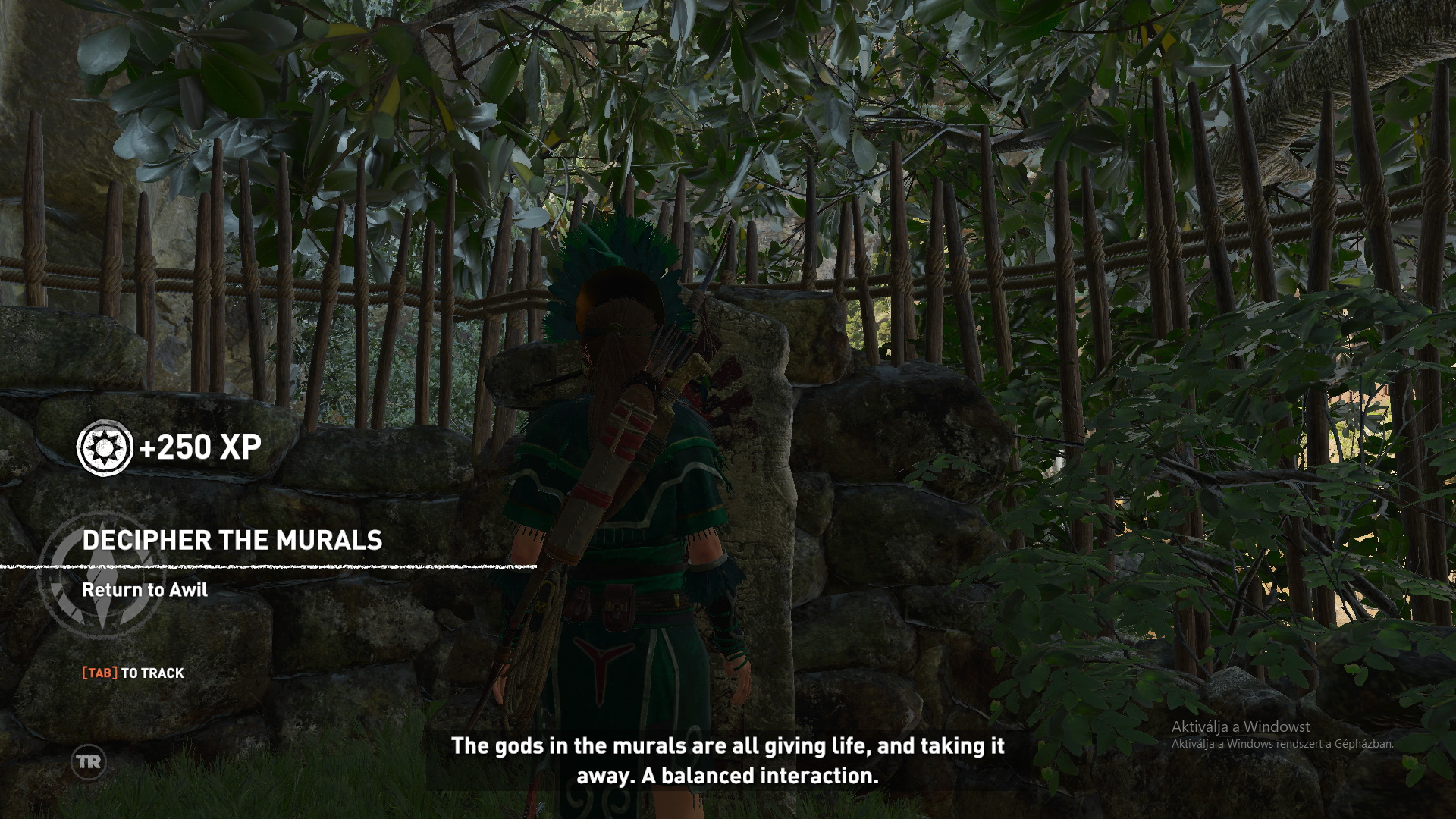Click the Return to Awil objective
The height and width of the screenshot is (819, 1456).
(144, 590)
